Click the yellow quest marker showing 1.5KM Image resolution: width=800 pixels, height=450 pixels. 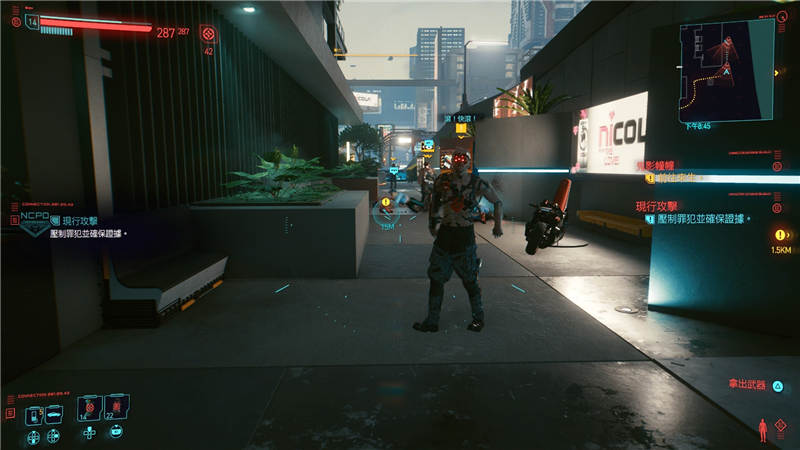[x=779, y=236]
